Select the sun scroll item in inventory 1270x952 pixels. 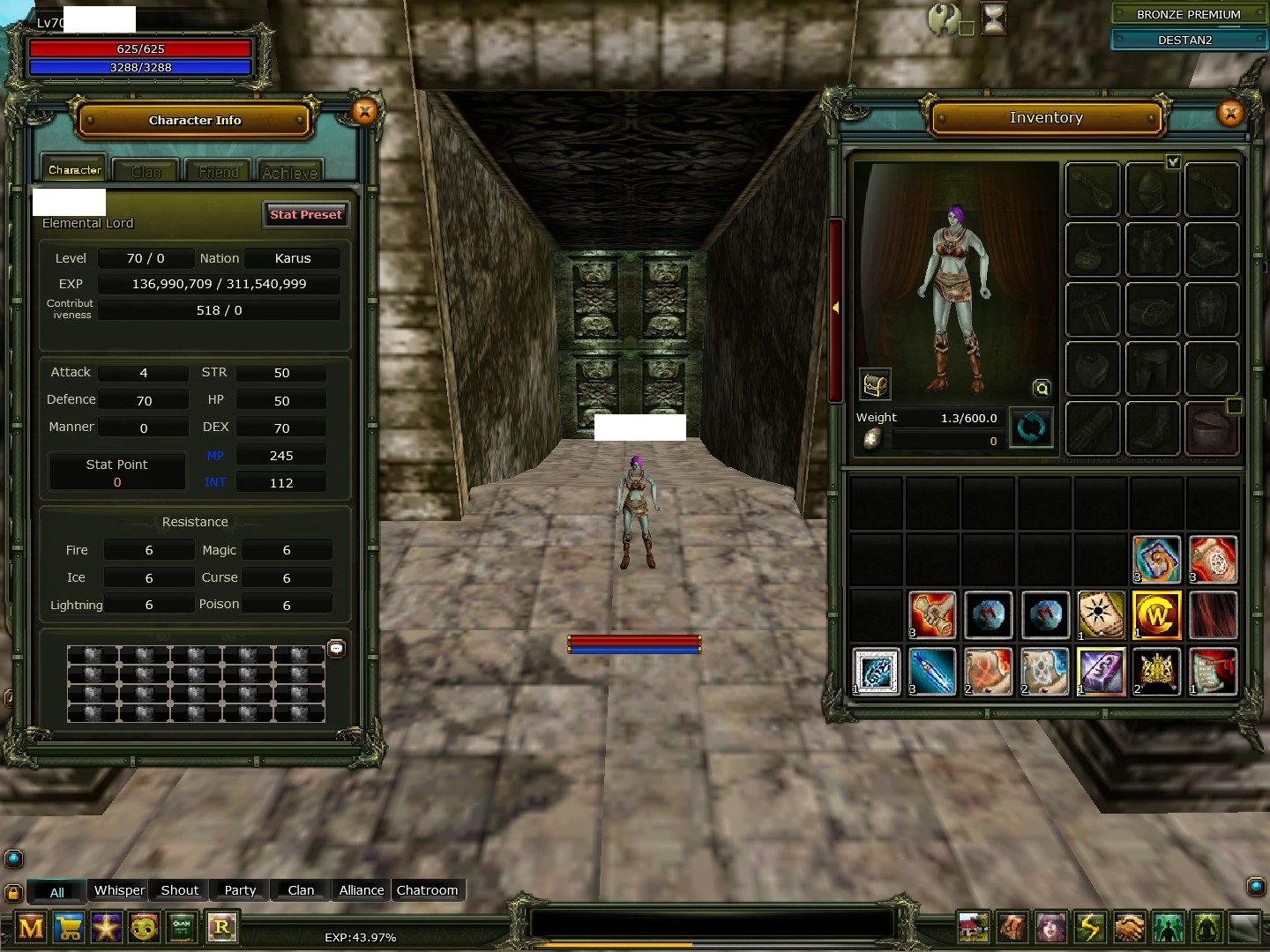1101,614
